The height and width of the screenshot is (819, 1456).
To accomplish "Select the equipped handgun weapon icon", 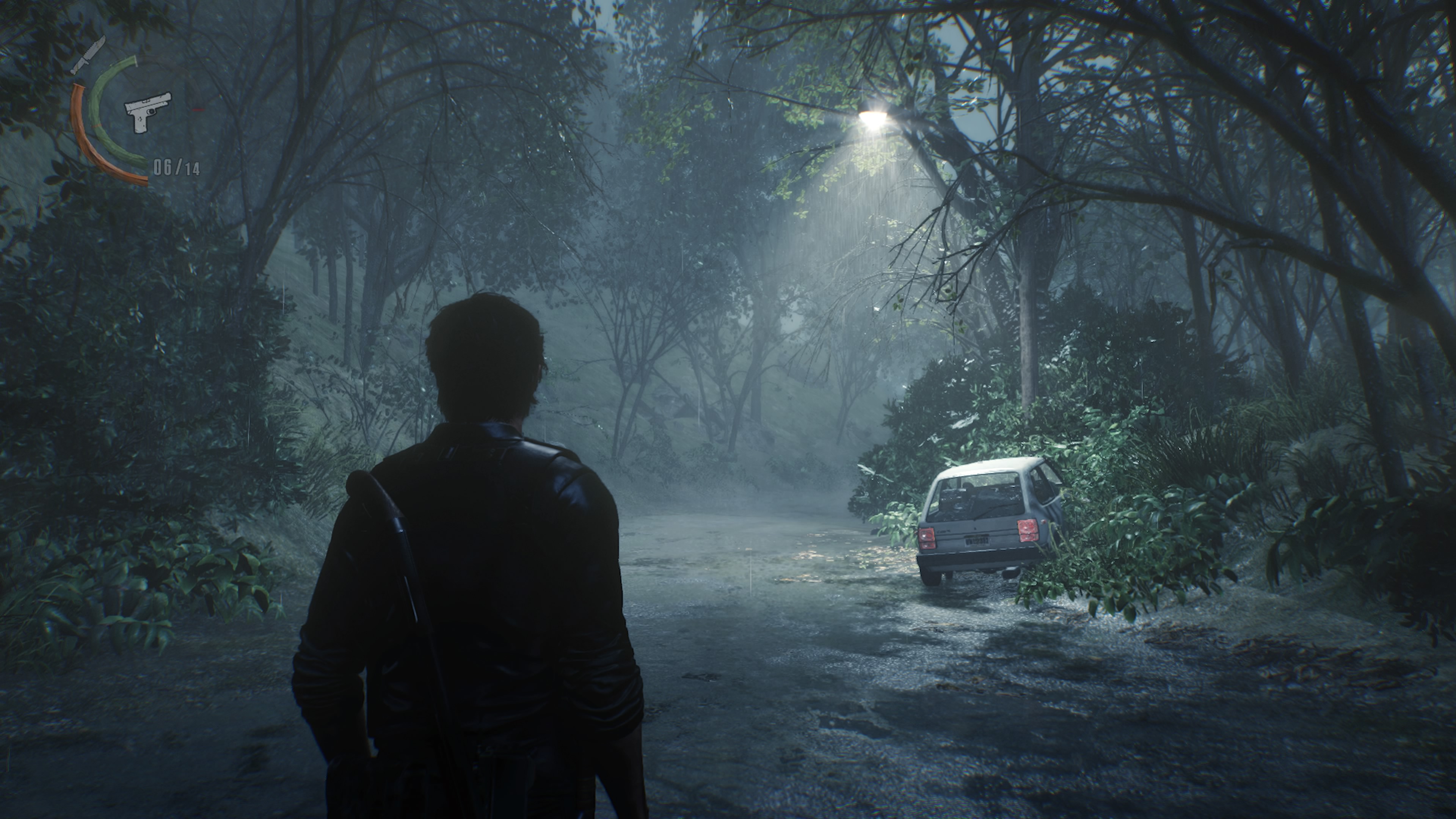I will pos(147,111).
